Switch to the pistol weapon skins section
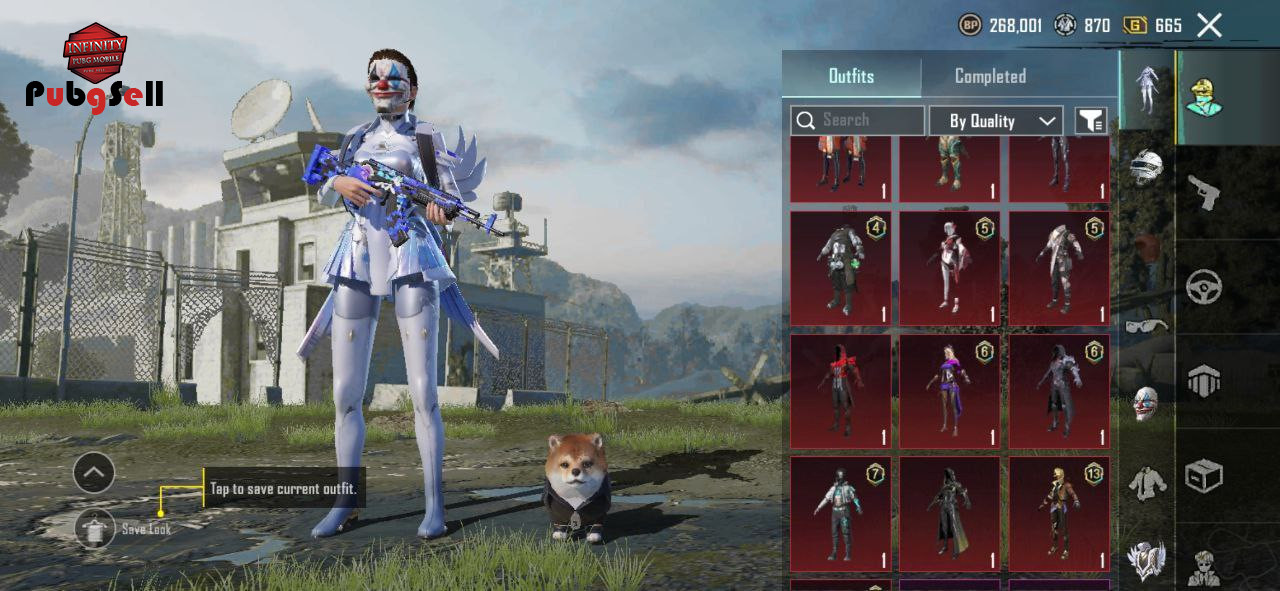The height and width of the screenshot is (591, 1280). click(1204, 191)
